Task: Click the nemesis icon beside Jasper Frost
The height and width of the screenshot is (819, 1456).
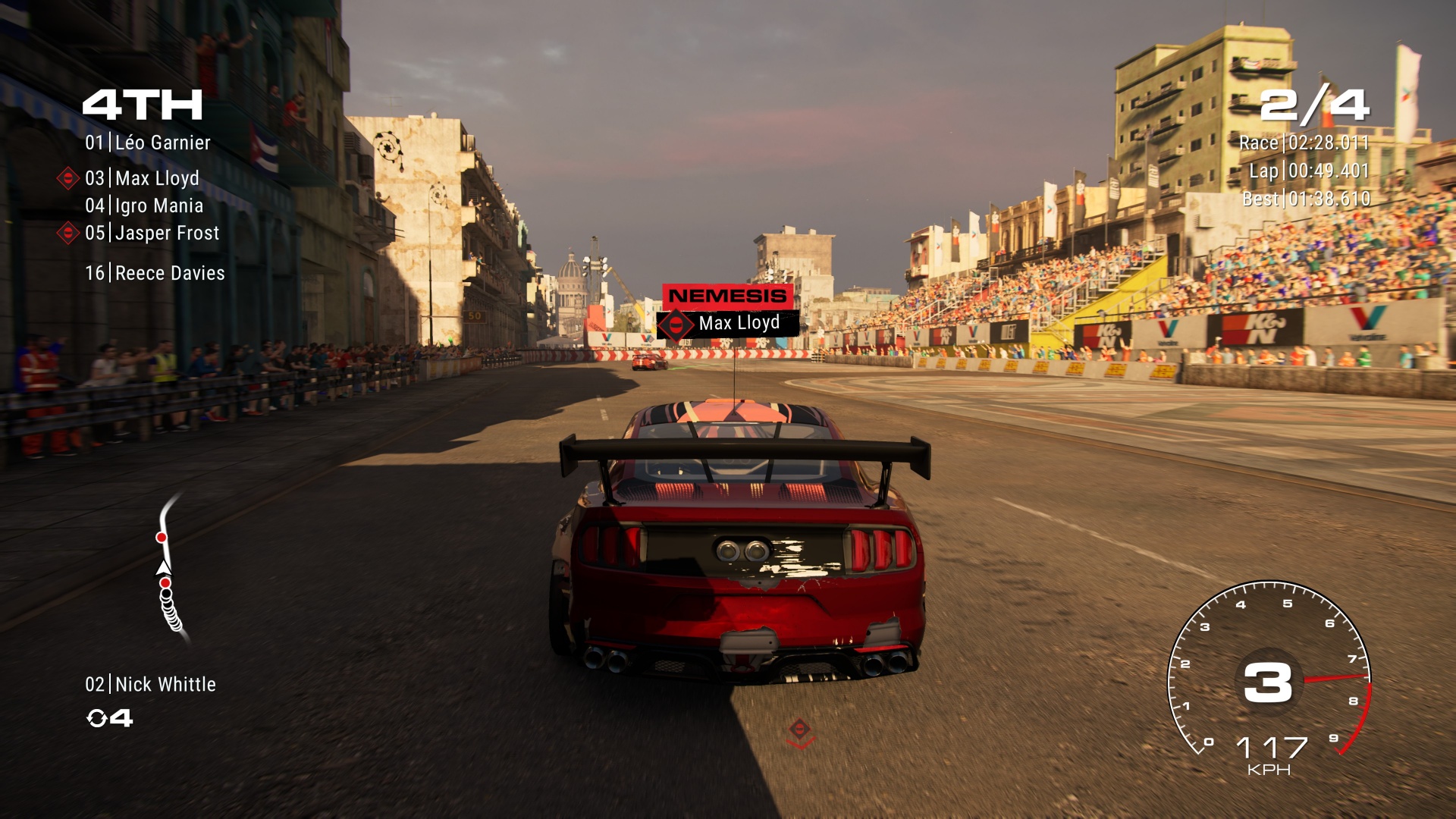Action: pyautogui.click(x=68, y=233)
